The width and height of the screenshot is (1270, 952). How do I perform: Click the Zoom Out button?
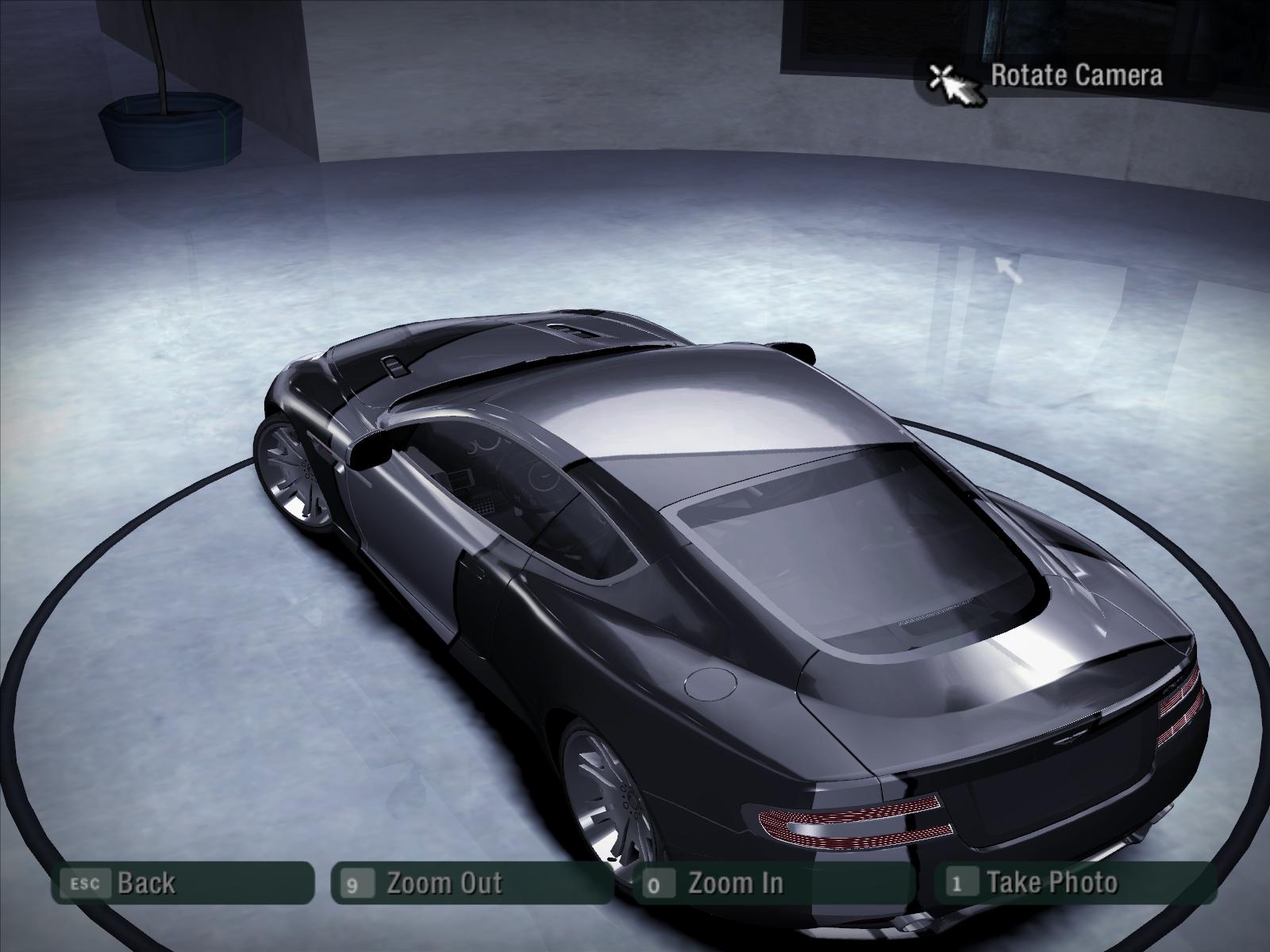471,883
